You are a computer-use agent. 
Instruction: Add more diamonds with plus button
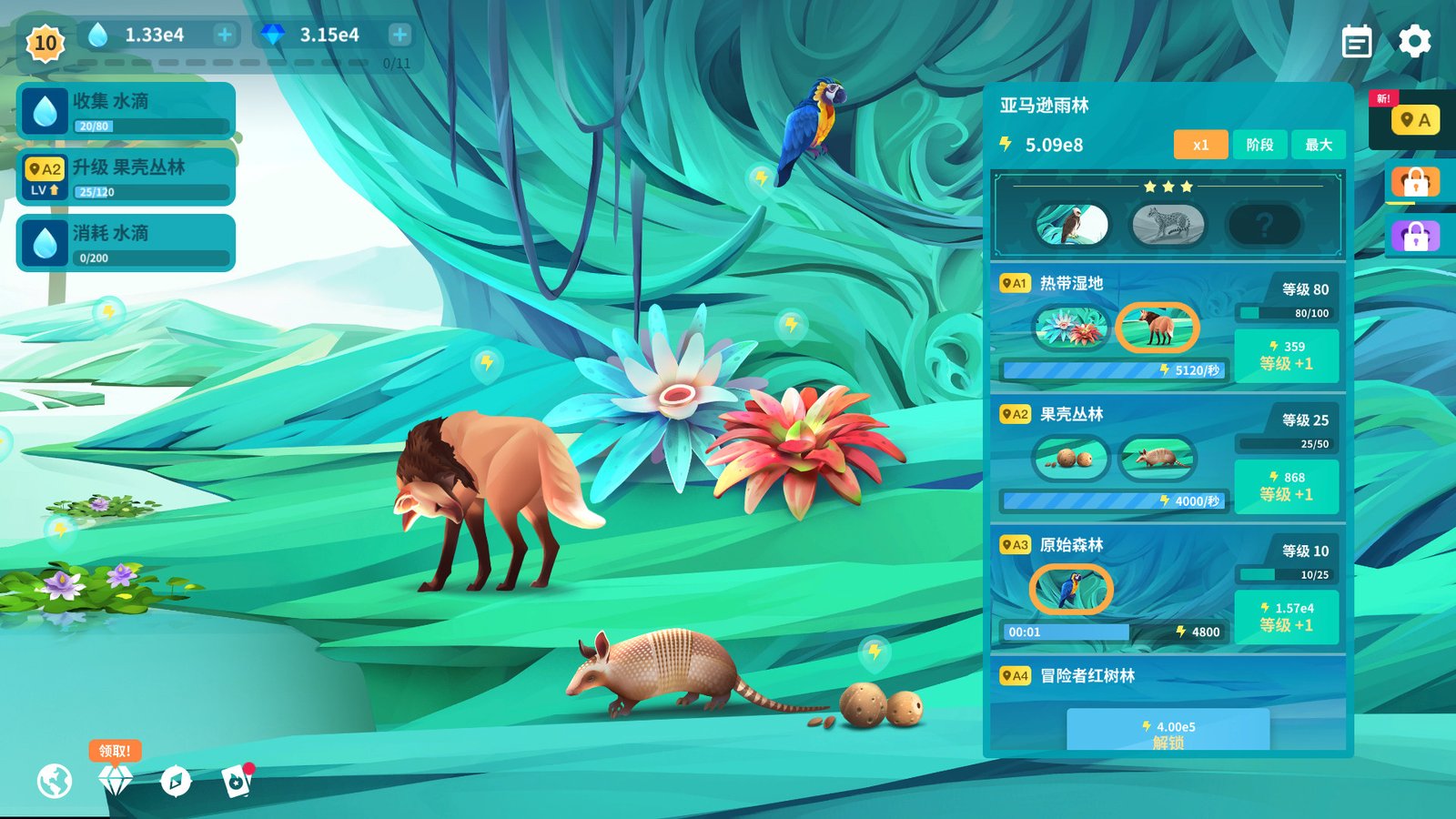coord(399,35)
